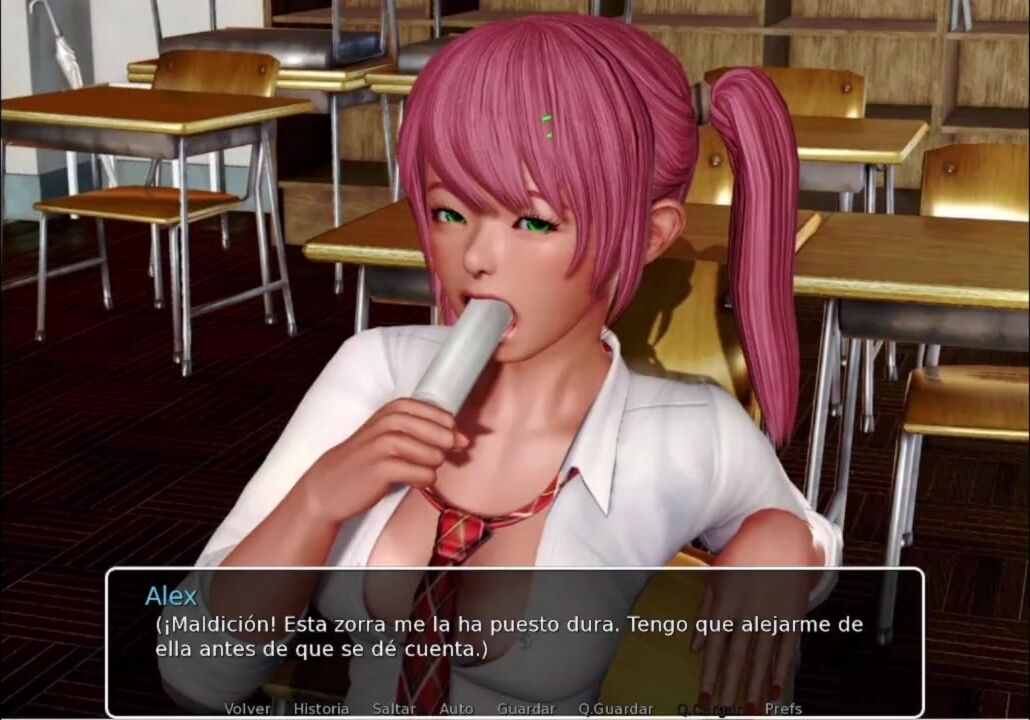Toggle Auto text advance
Screen dimensions: 1030x720
click(456, 709)
